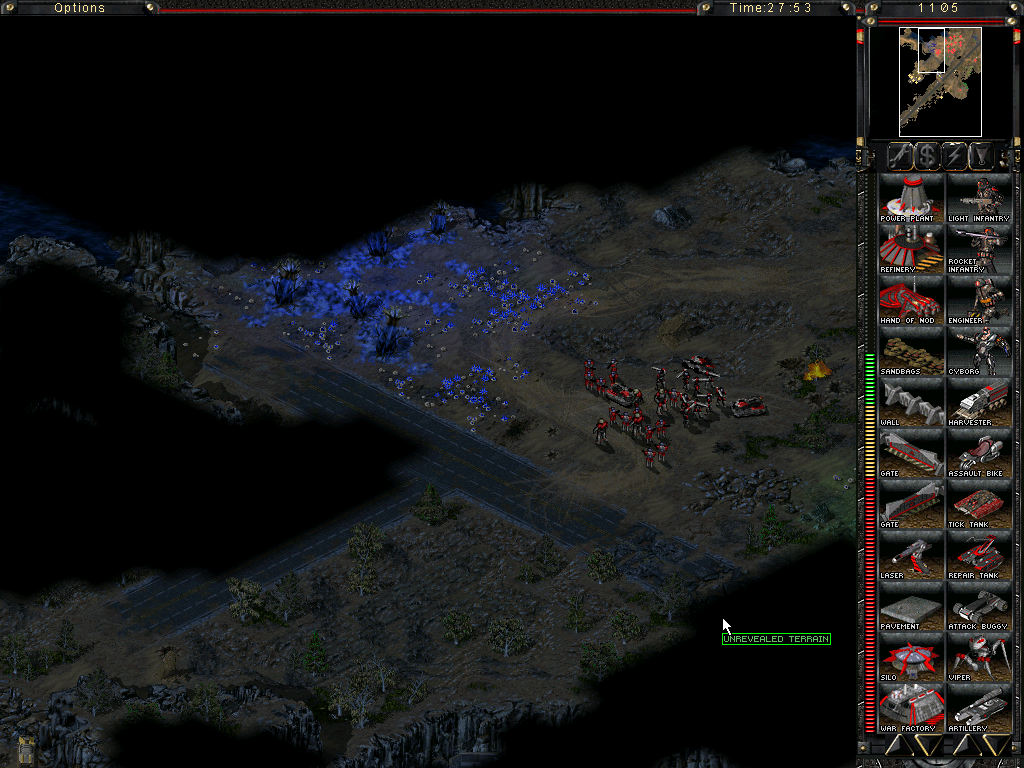Build a Harvester
The width and height of the screenshot is (1024, 768).
[979, 402]
